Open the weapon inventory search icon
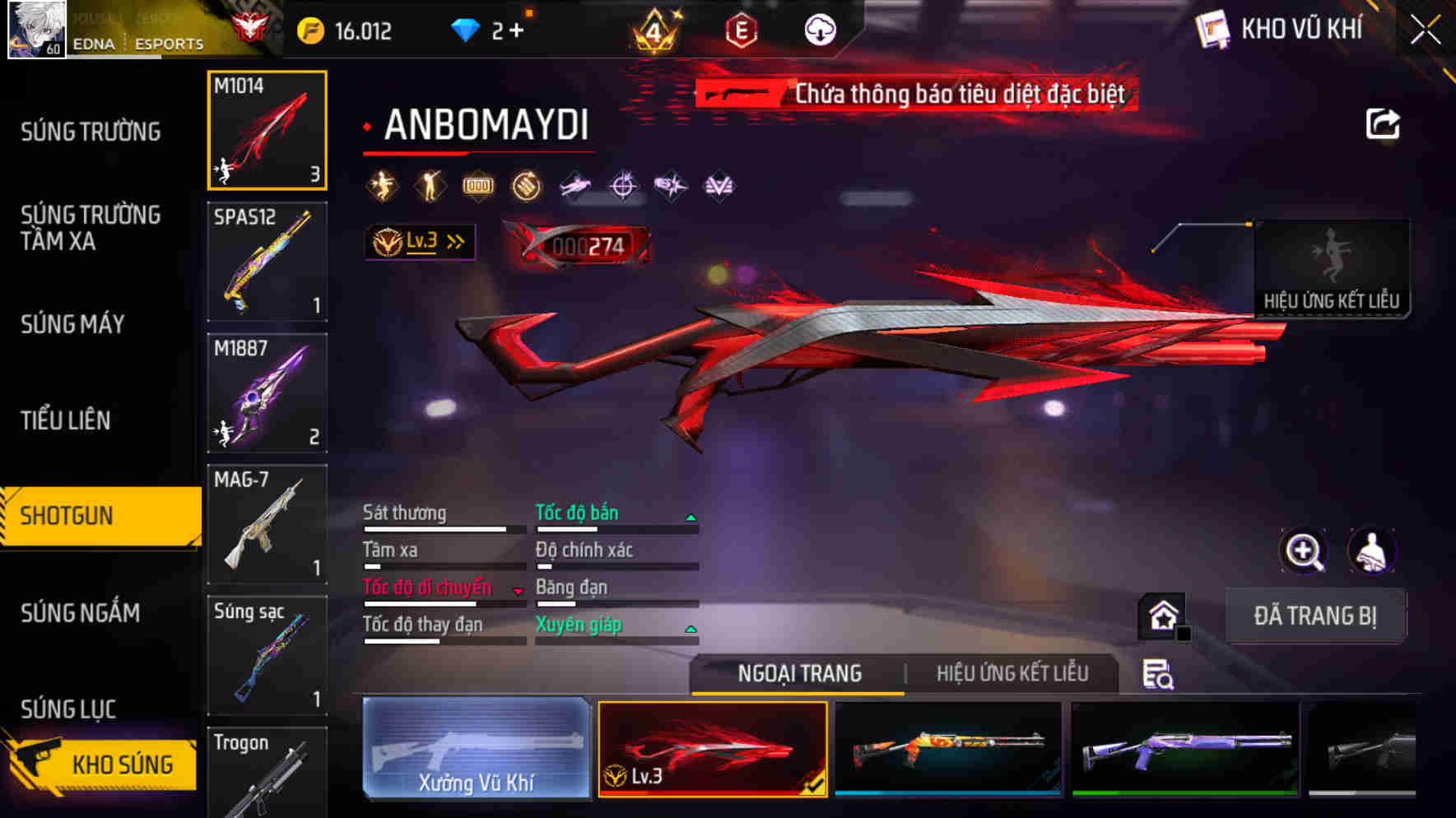 [1156, 675]
